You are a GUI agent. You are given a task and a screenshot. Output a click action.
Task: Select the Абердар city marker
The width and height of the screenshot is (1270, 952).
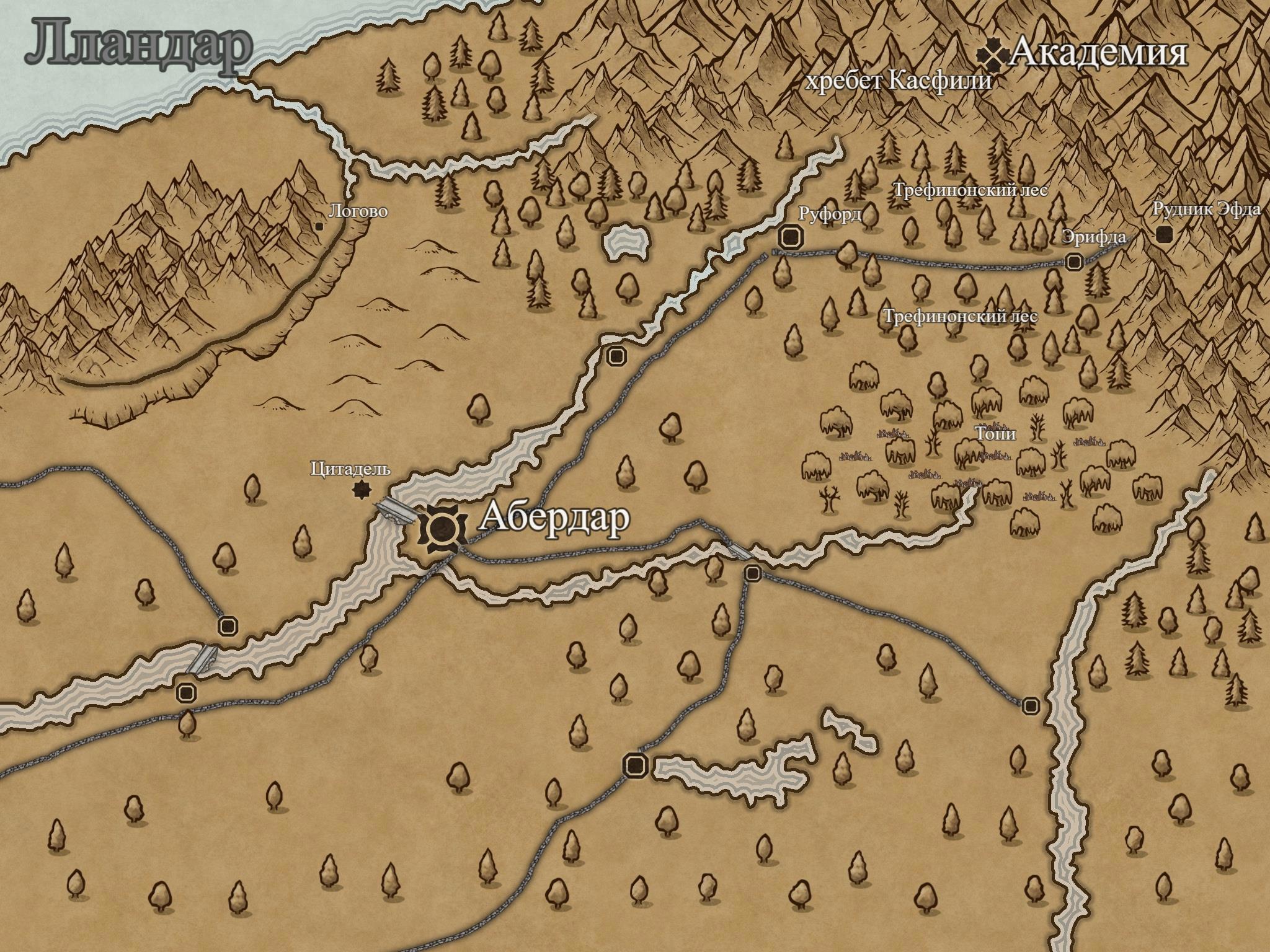pos(442,529)
